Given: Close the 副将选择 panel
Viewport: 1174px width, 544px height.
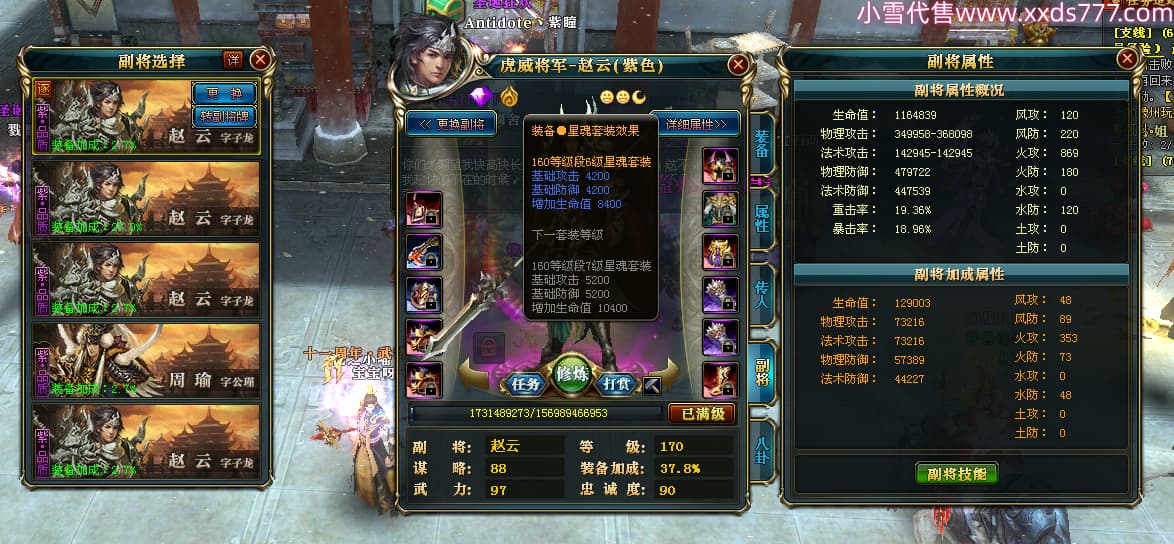Looking at the screenshot, I should (x=260, y=60).
